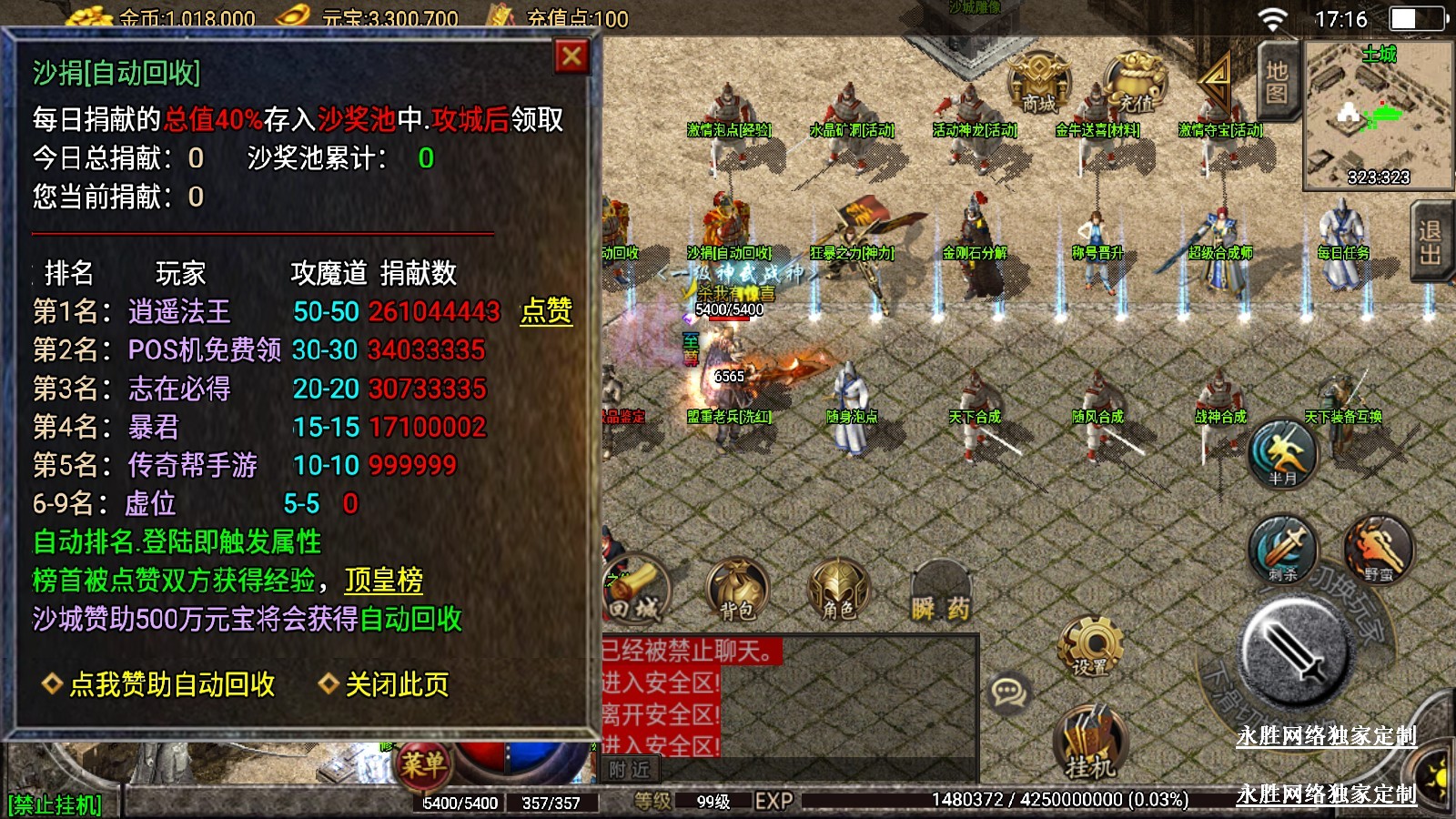Open the 设置 gear settings
This screenshot has height=819, width=1456.
coord(1090,646)
